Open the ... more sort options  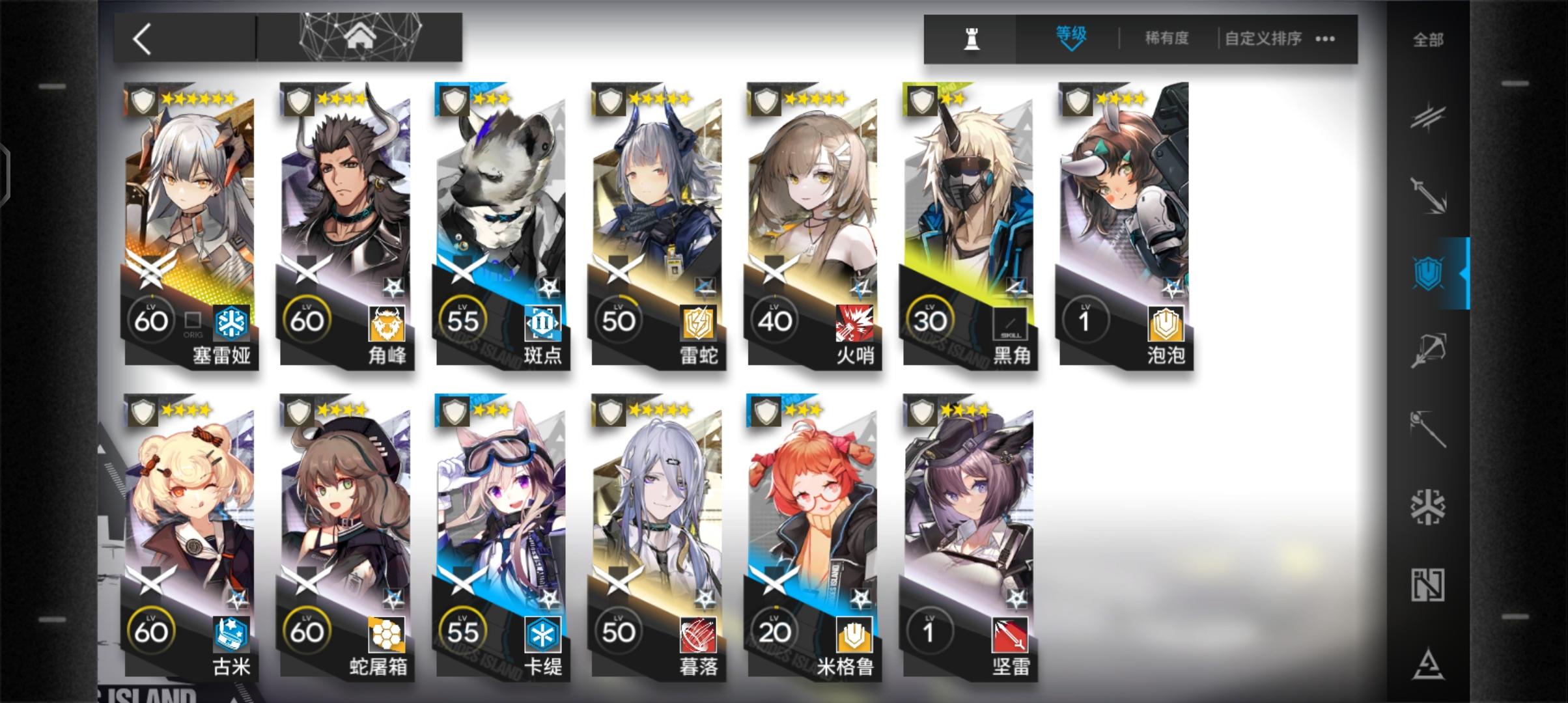coord(1325,38)
